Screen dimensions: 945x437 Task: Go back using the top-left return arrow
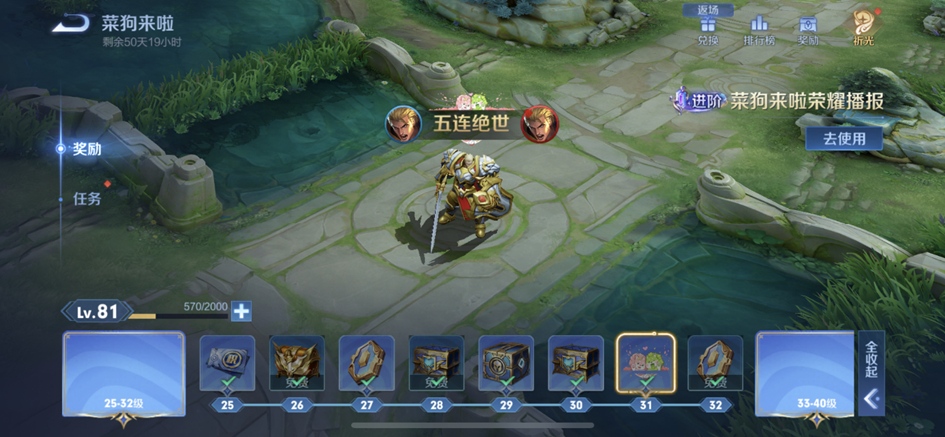(x=71, y=23)
